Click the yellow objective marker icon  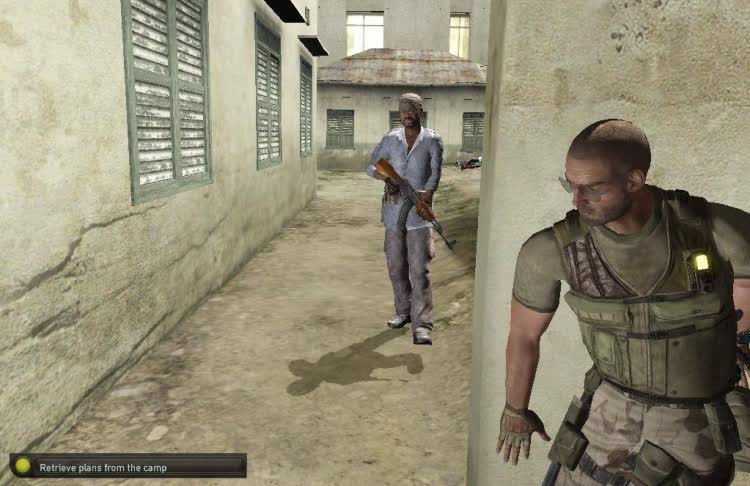pyautogui.click(x=23, y=466)
